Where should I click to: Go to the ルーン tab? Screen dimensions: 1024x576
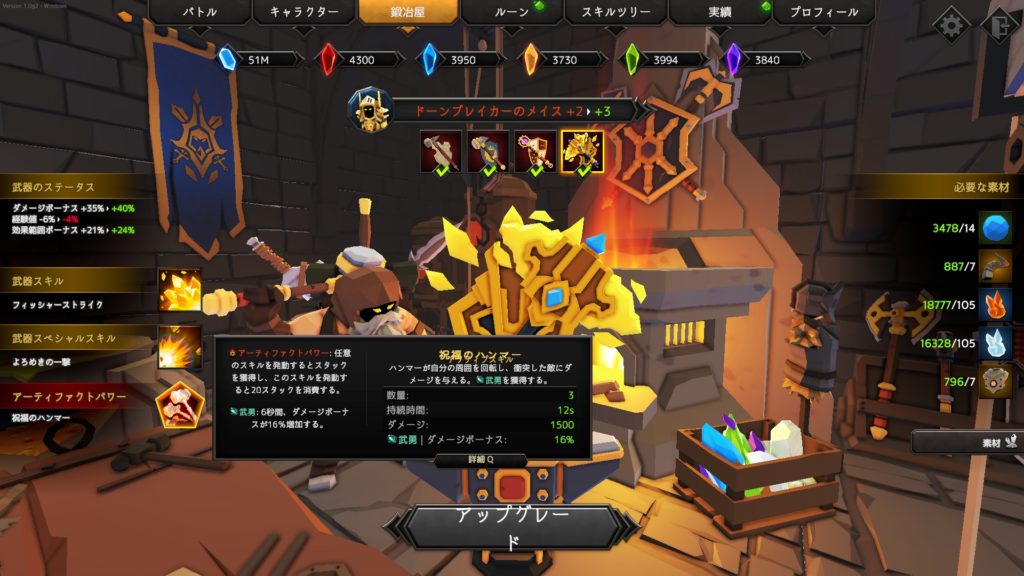pos(511,13)
